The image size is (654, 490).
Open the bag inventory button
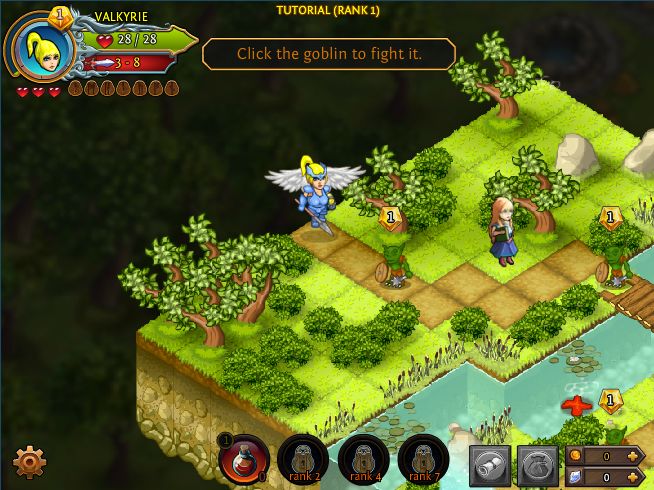(537, 465)
